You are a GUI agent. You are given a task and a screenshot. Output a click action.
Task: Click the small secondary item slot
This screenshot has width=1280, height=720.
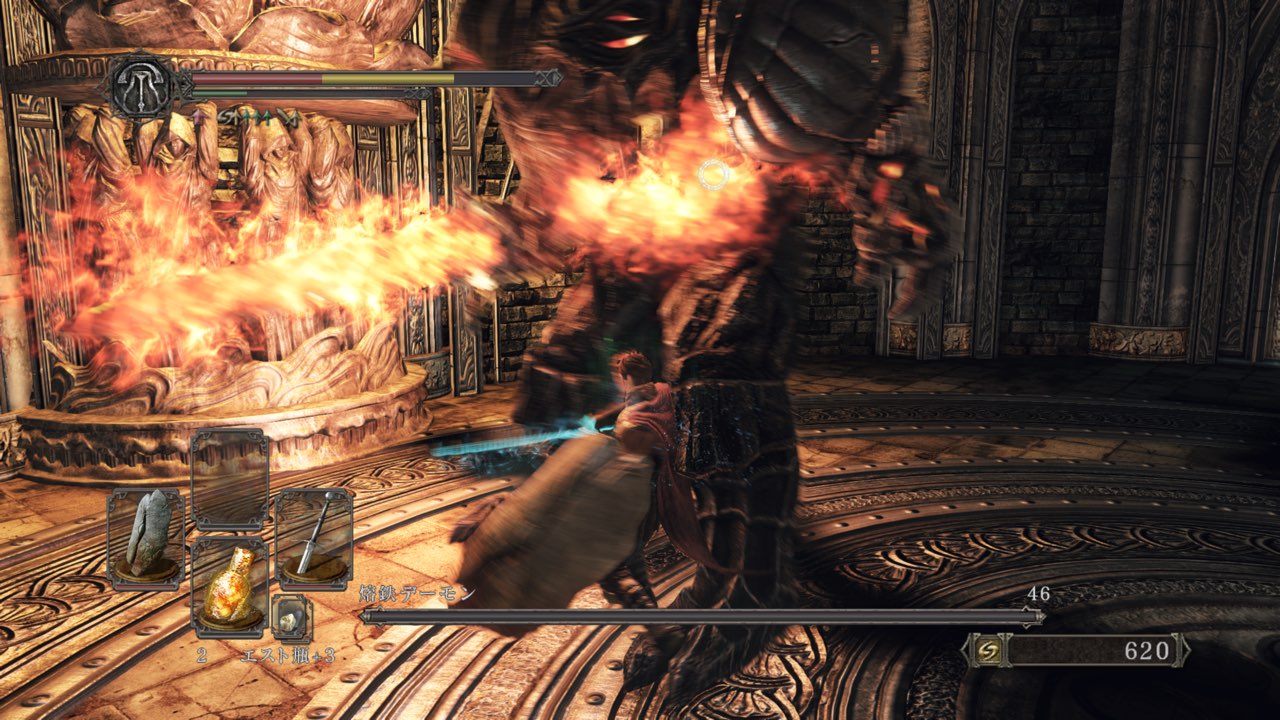[291, 619]
